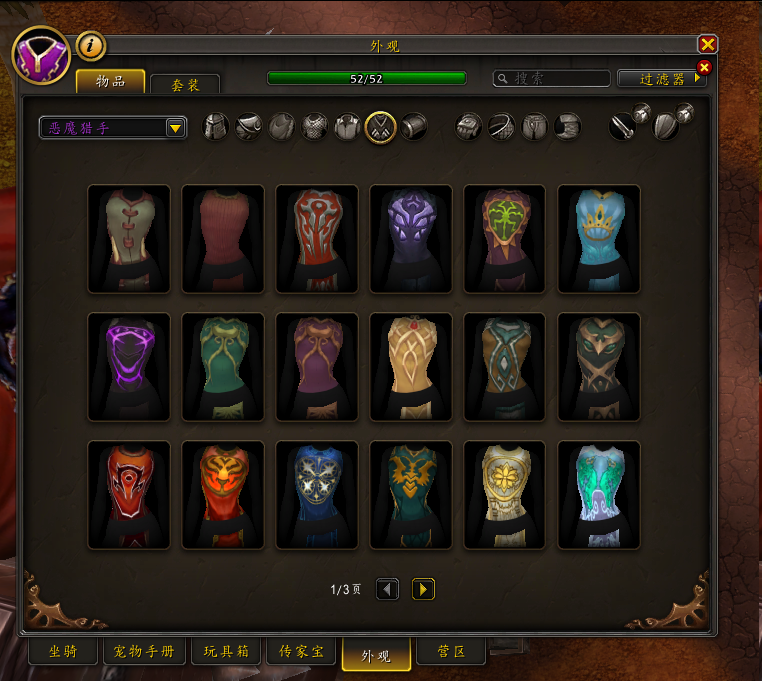Choose the gold tabard with flower emblem

(505, 494)
